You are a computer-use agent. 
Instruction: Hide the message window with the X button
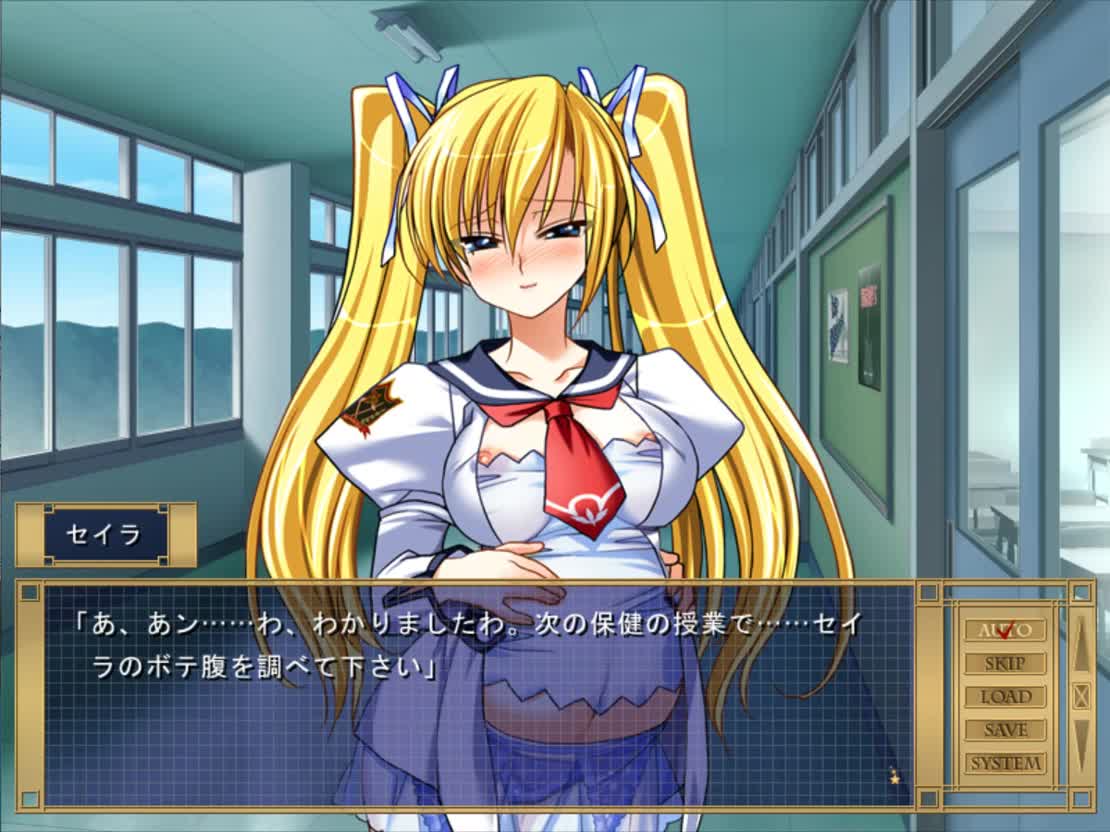pyautogui.click(x=1081, y=696)
